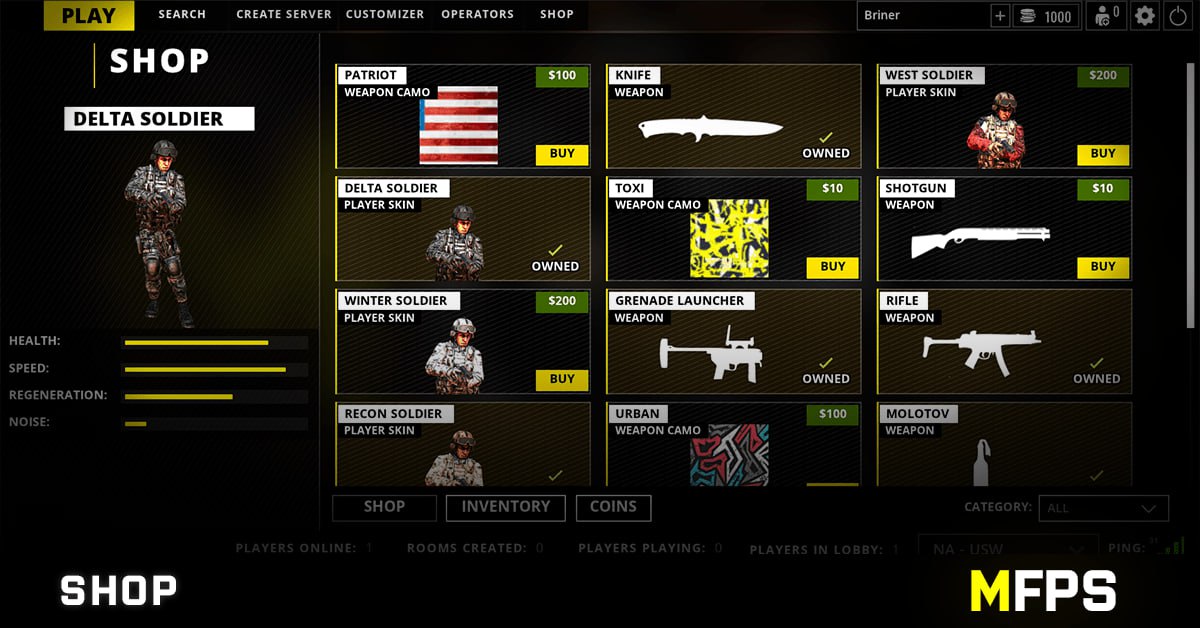Select the Knife weapon item
The height and width of the screenshot is (628, 1200).
click(x=733, y=116)
